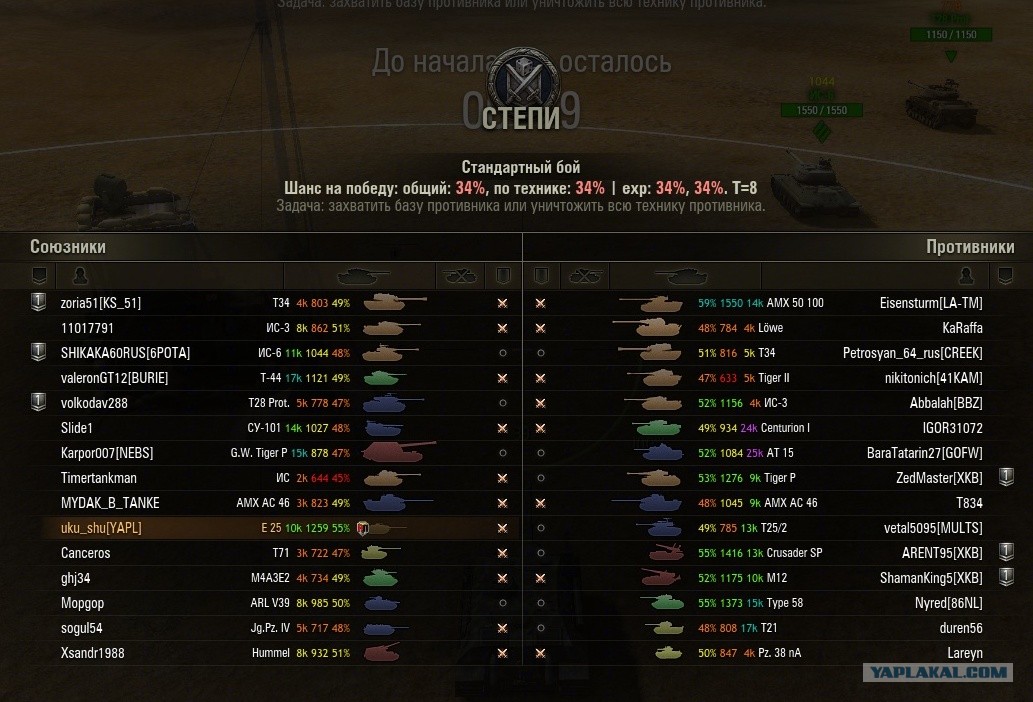Viewport: 1033px width, 702px height.
Task: Select ally Slide1 with the СУ-101
Action: [x=79, y=428]
